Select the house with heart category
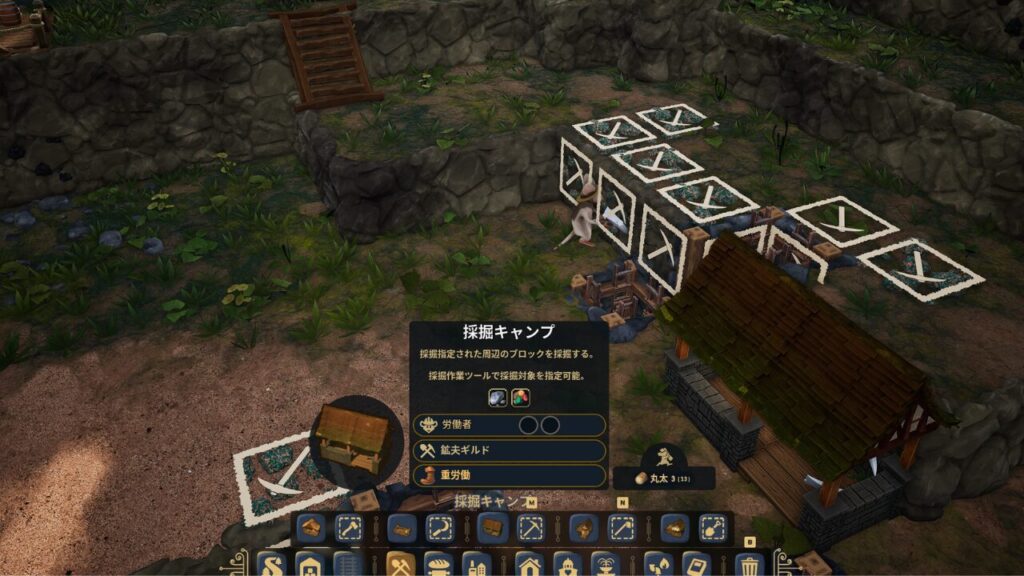This screenshot has width=1024, height=576. coord(566,565)
